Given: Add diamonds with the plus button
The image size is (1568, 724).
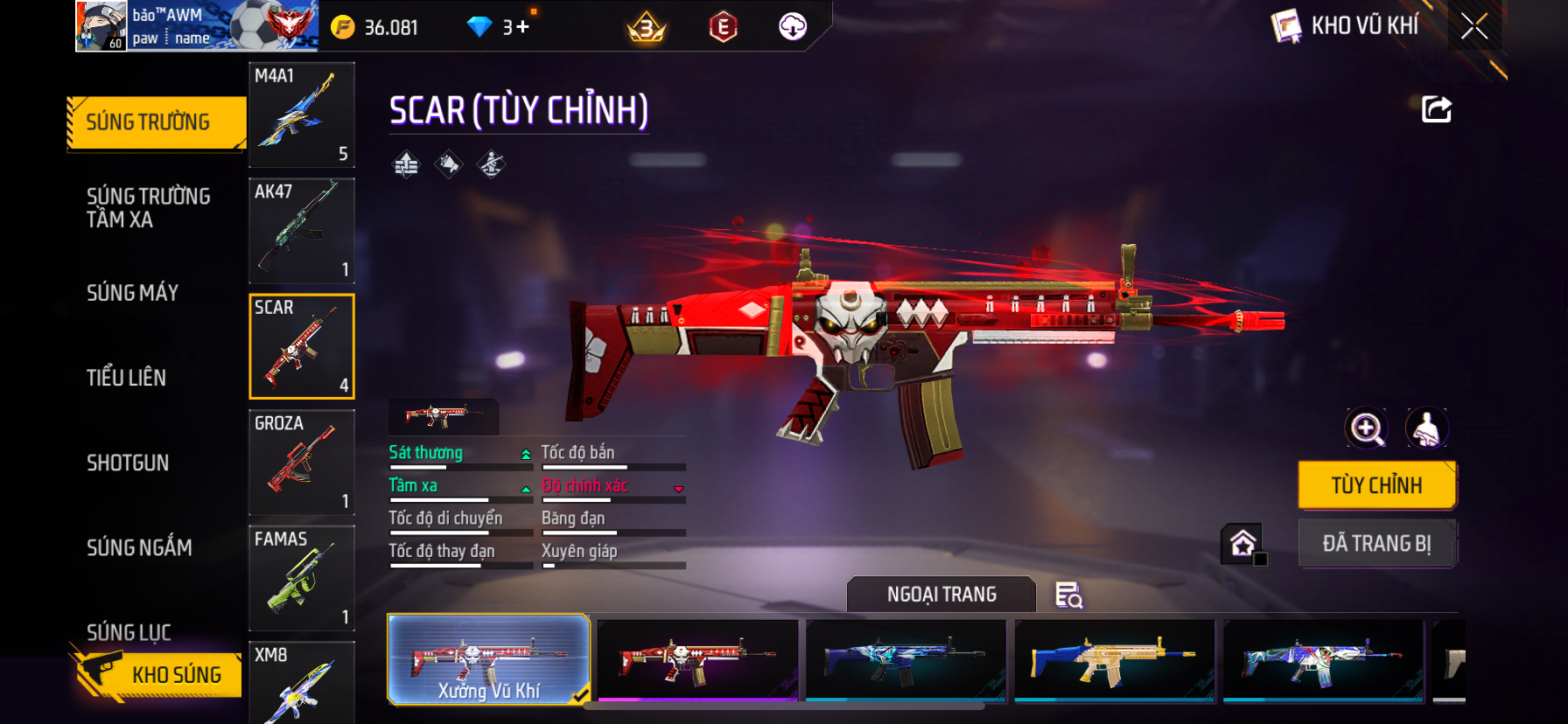Looking at the screenshot, I should 522,27.
